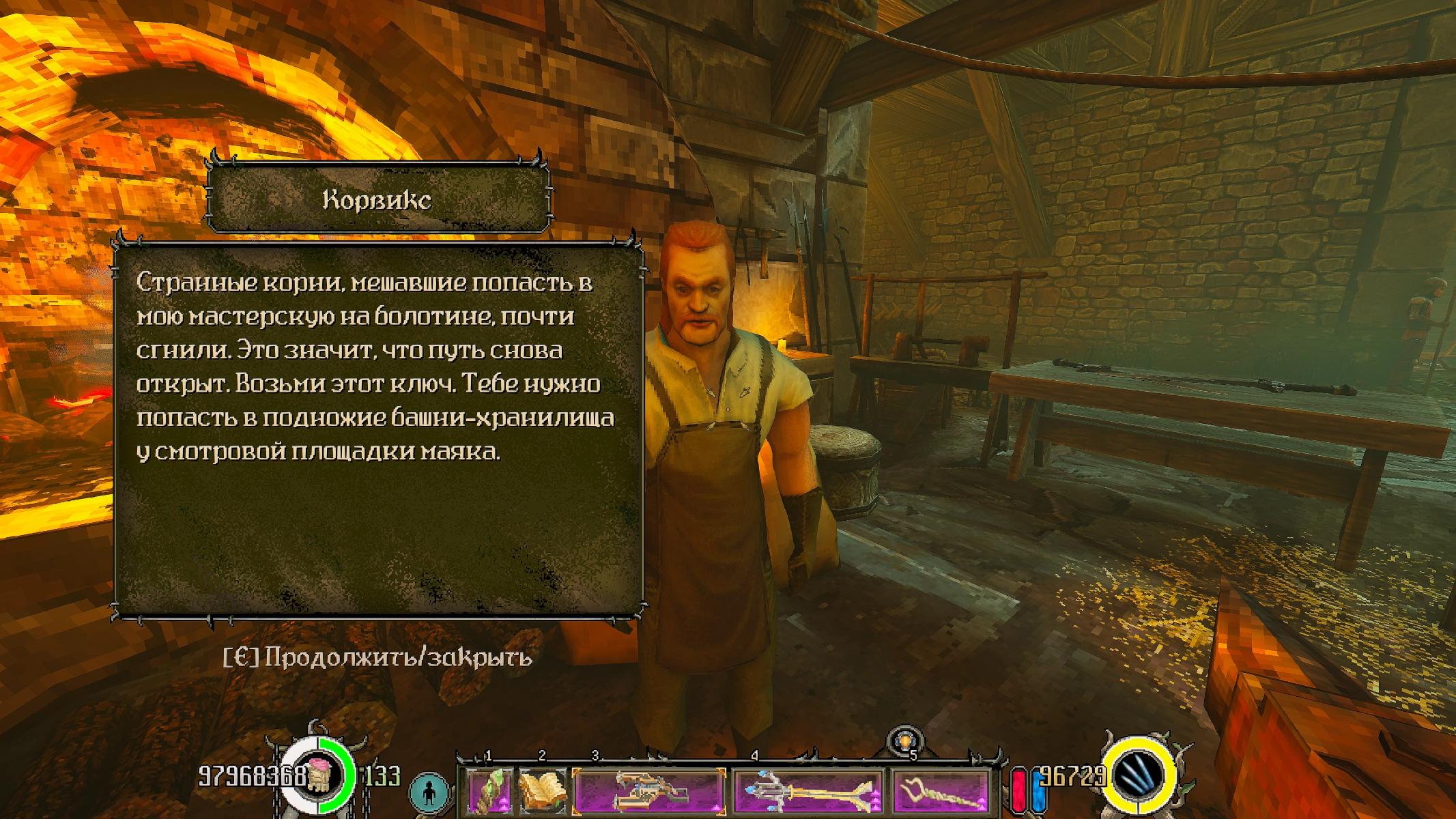Select the open spellbook in slot 2
Image resolution: width=1456 pixels, height=819 pixels.
(x=543, y=790)
